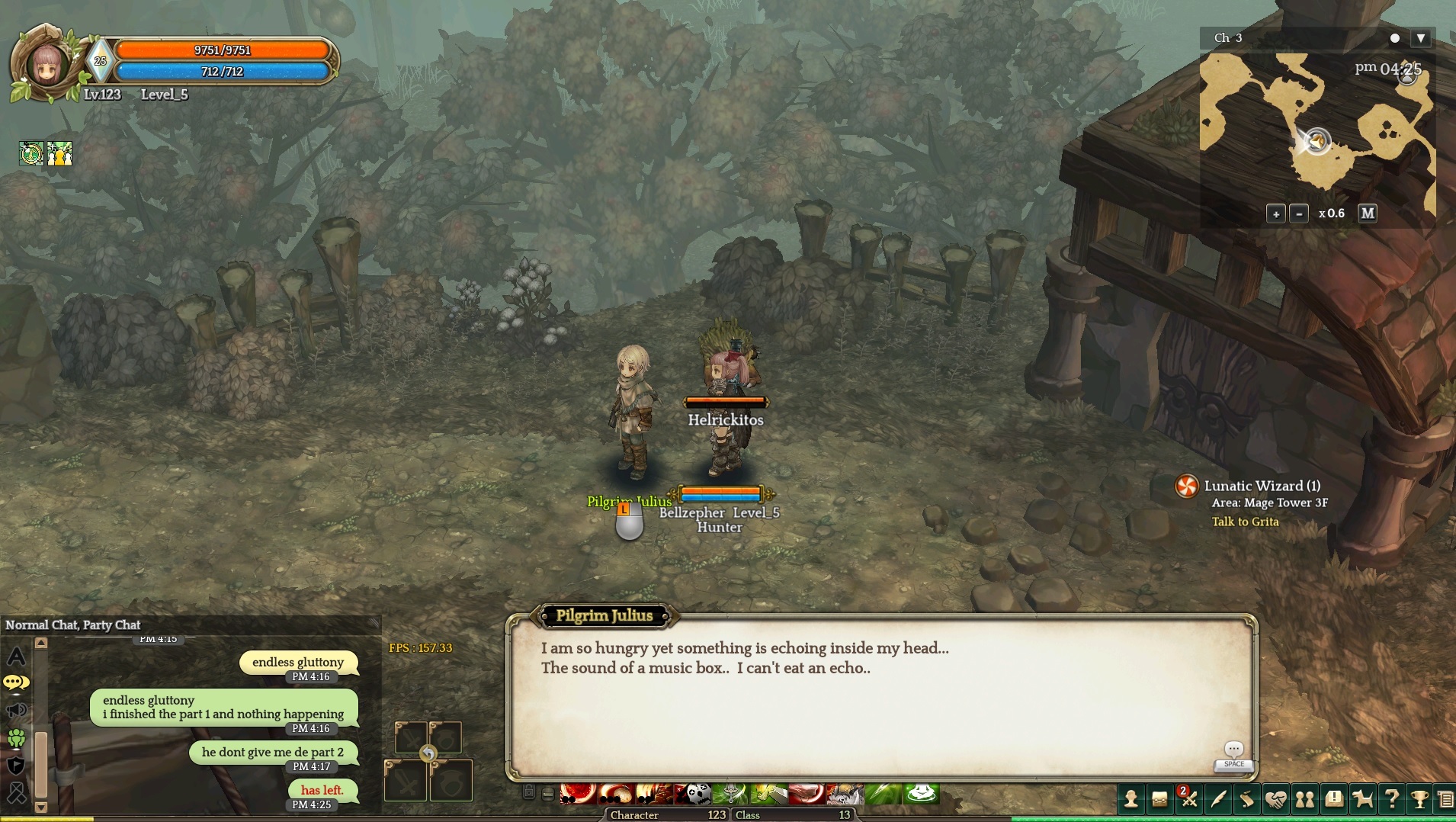Open the full map with M button

click(x=1368, y=214)
